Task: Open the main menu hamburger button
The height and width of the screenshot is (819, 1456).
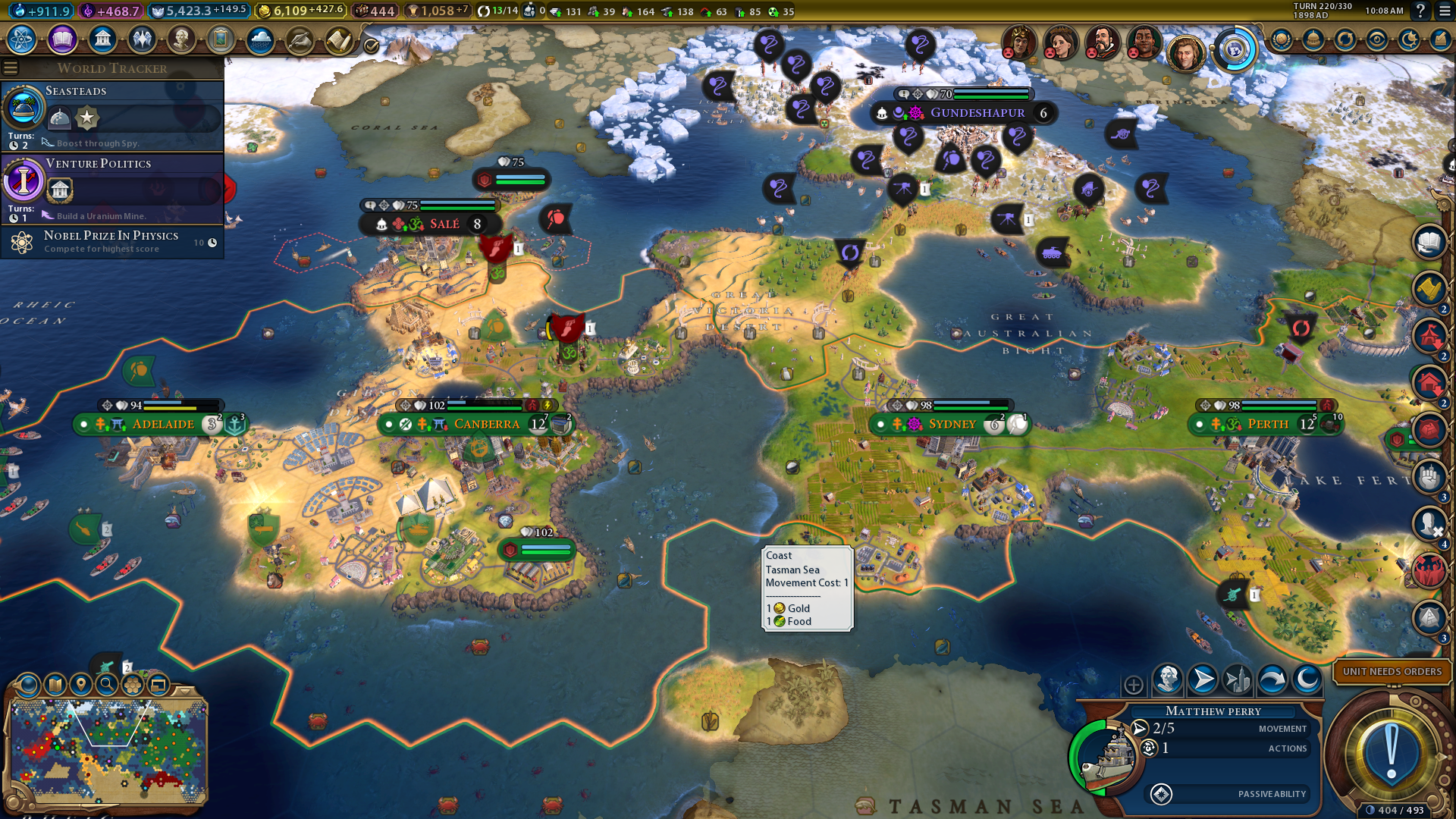Action: pos(1445,11)
